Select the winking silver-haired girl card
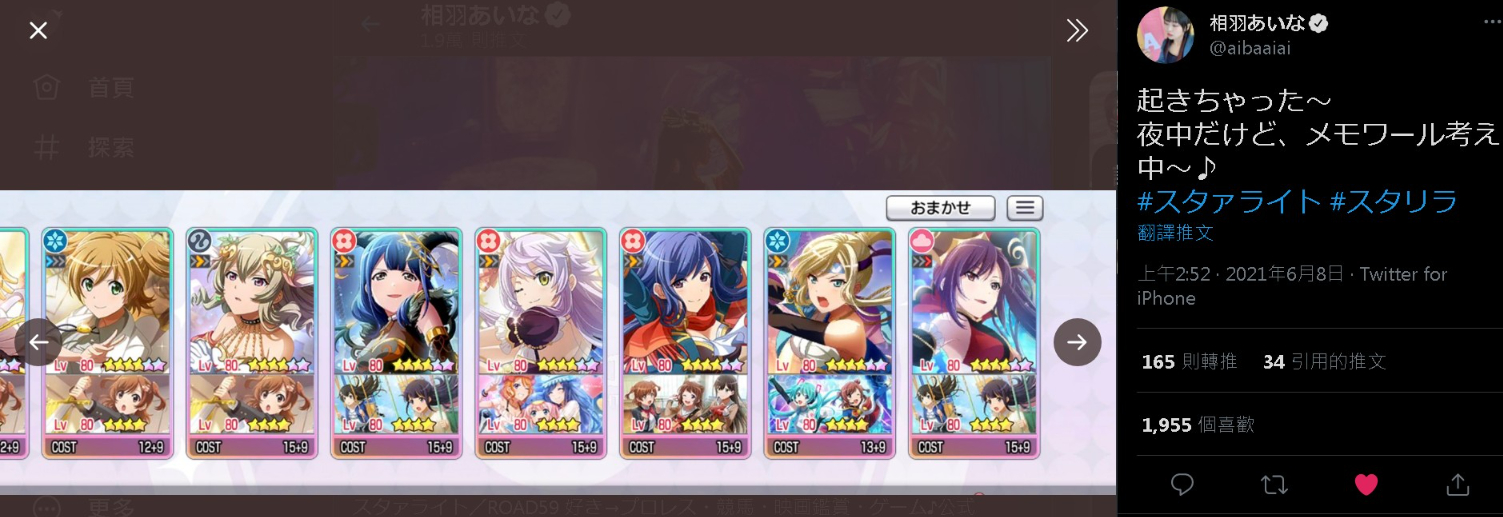1503x517 pixels. (x=540, y=300)
